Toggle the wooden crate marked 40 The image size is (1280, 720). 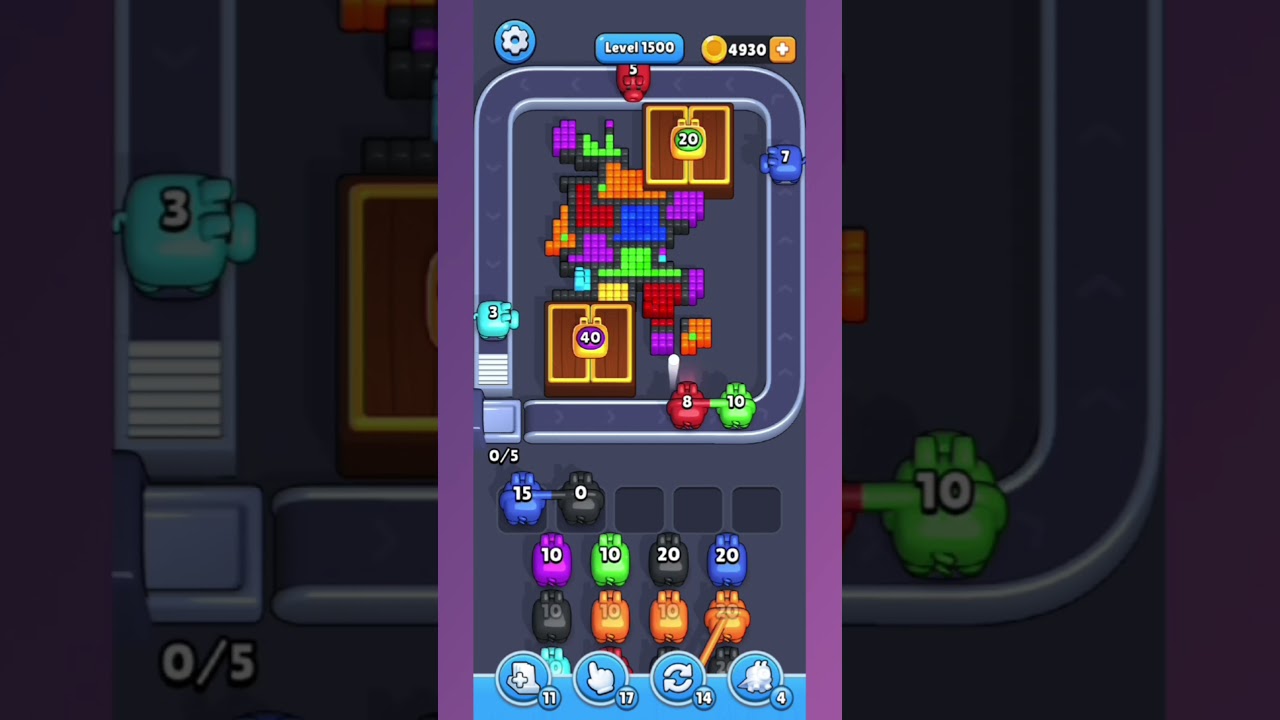point(589,343)
